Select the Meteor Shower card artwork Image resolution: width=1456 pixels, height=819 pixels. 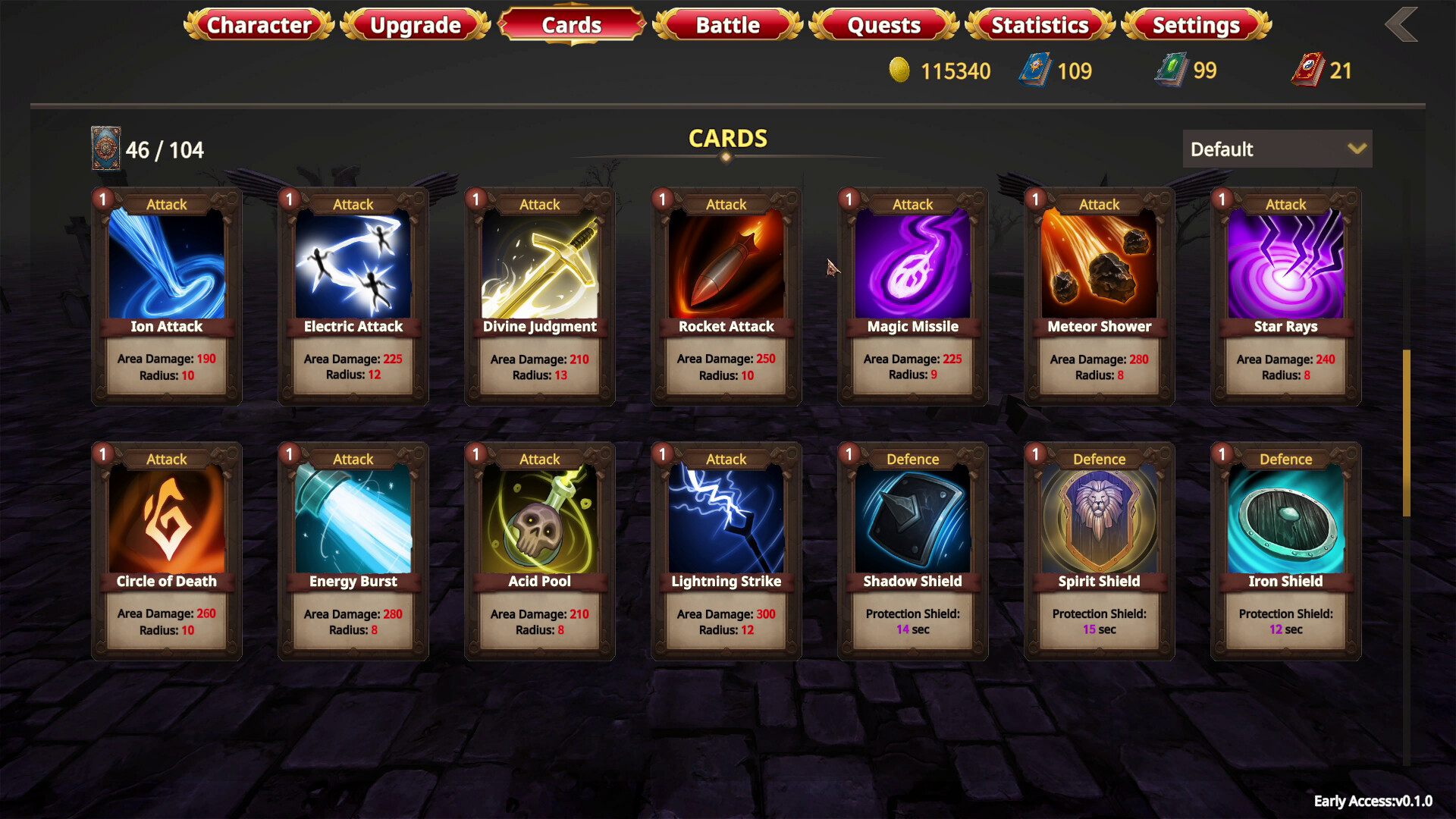click(1098, 262)
